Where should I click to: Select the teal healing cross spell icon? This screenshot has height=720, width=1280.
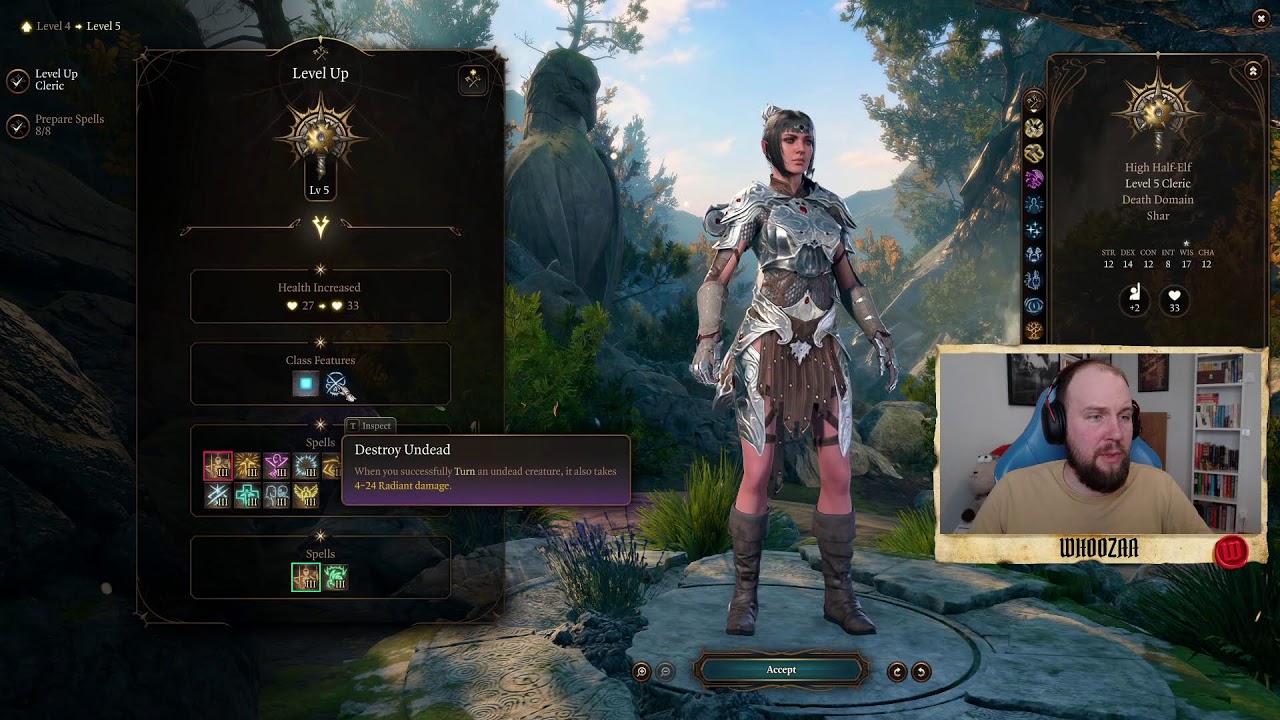(x=248, y=494)
